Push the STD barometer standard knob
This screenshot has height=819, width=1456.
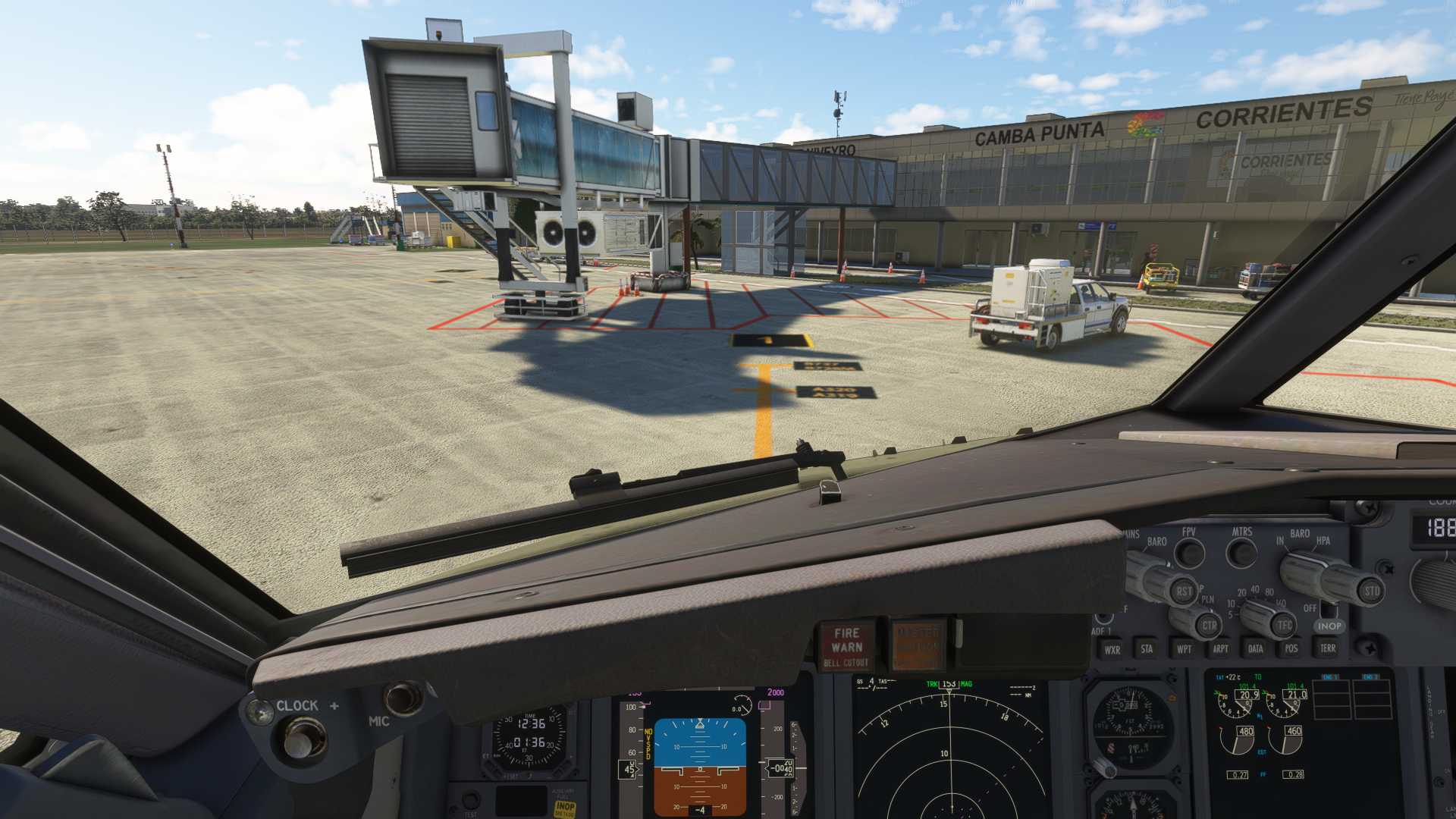tap(1371, 591)
